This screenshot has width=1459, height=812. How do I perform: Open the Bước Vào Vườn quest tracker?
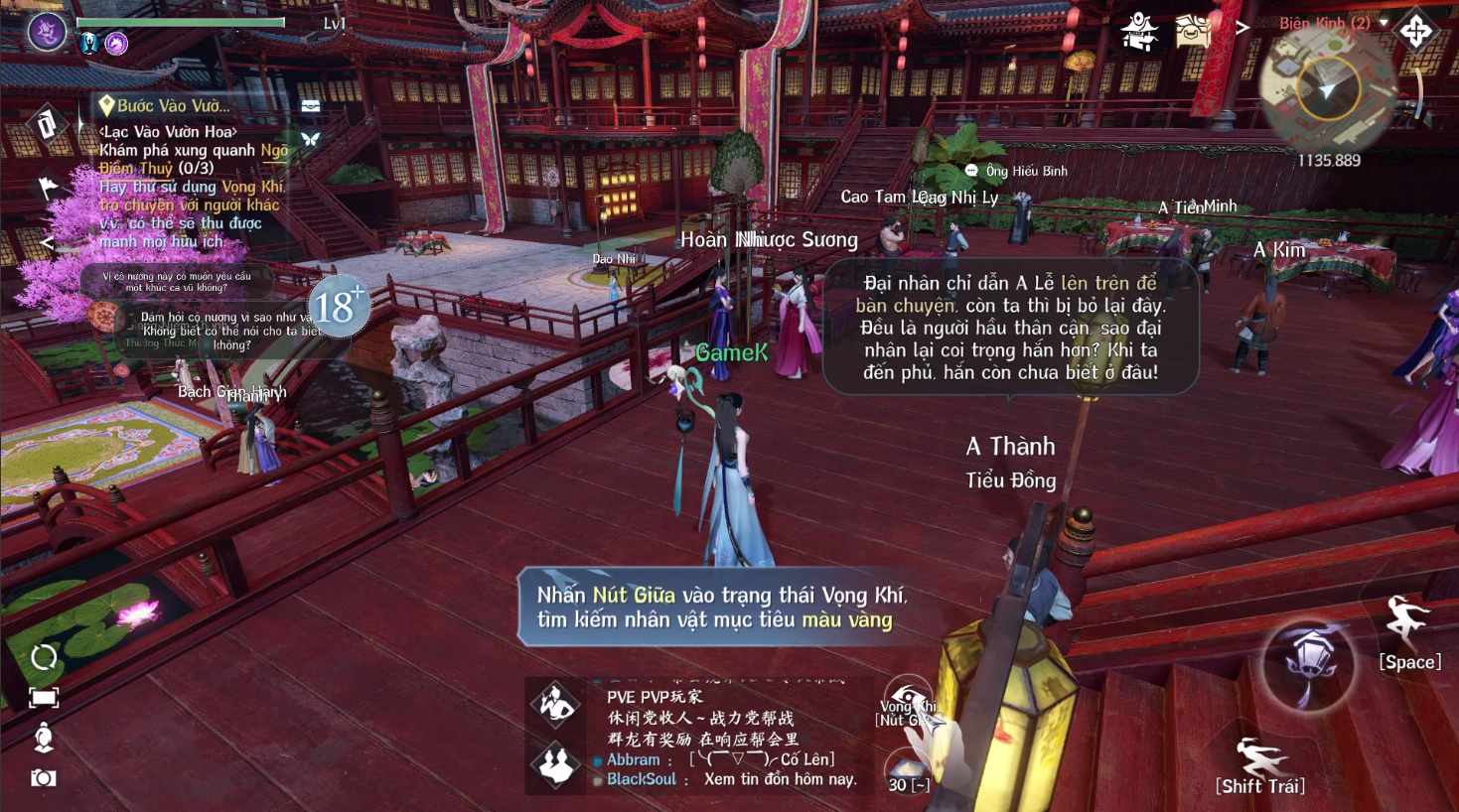tap(173, 105)
